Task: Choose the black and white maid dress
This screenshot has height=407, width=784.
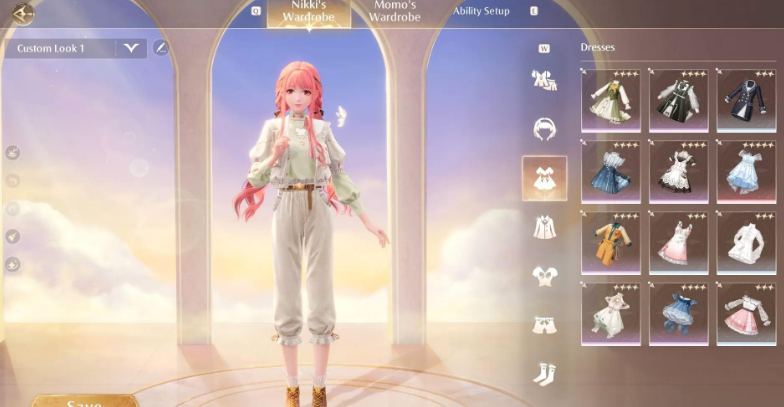Action: tap(678, 172)
